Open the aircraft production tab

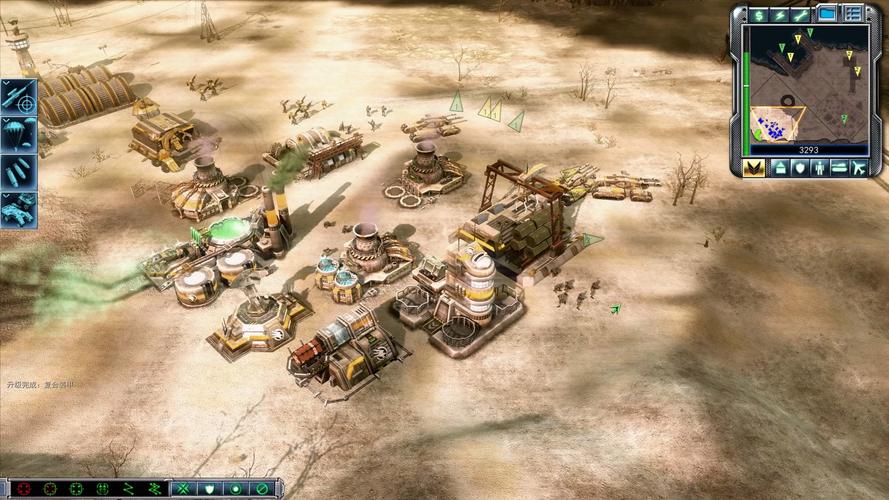[860, 168]
